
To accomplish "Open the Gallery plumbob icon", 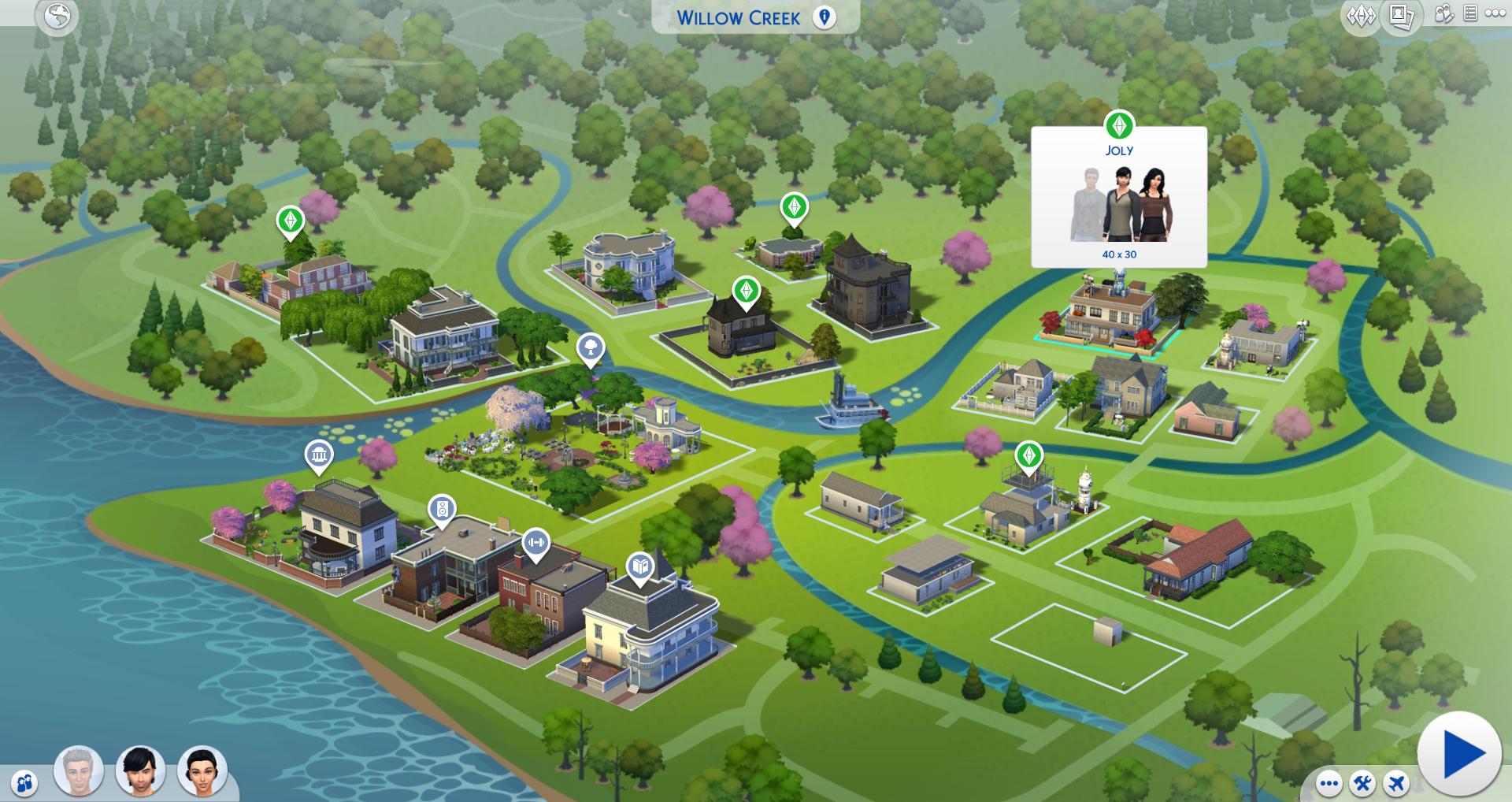I will click(1362, 16).
